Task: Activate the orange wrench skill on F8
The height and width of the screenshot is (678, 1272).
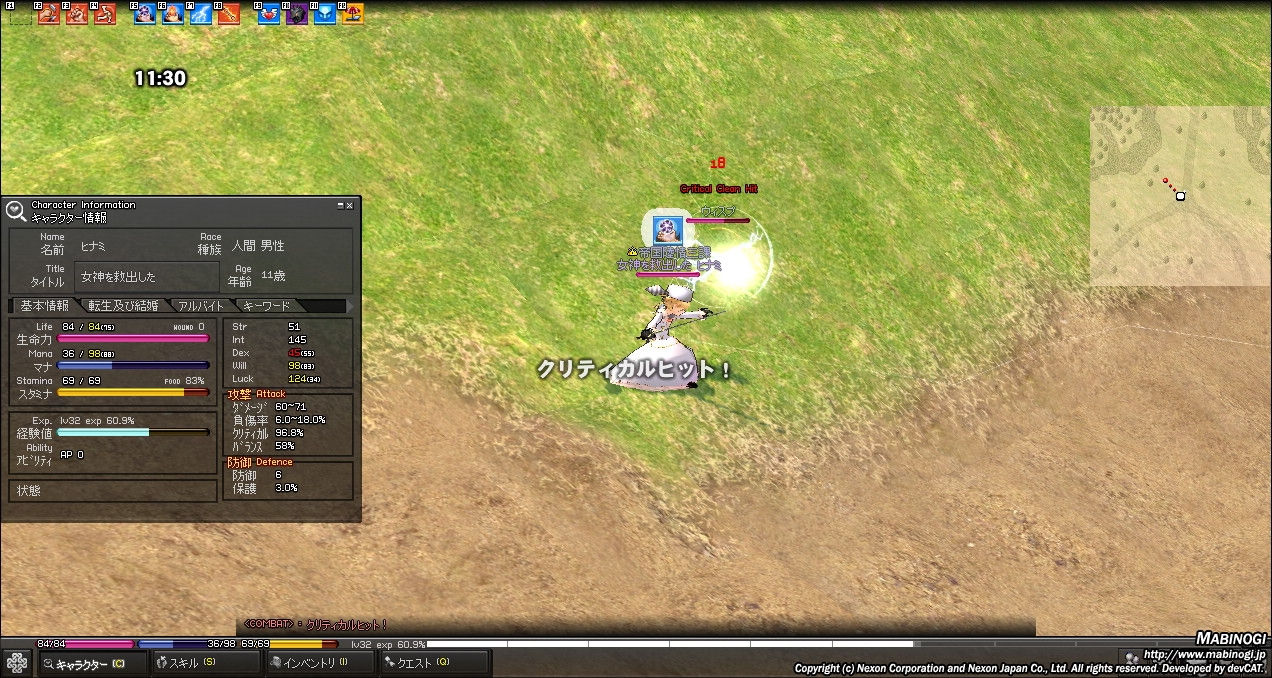Action: click(229, 14)
